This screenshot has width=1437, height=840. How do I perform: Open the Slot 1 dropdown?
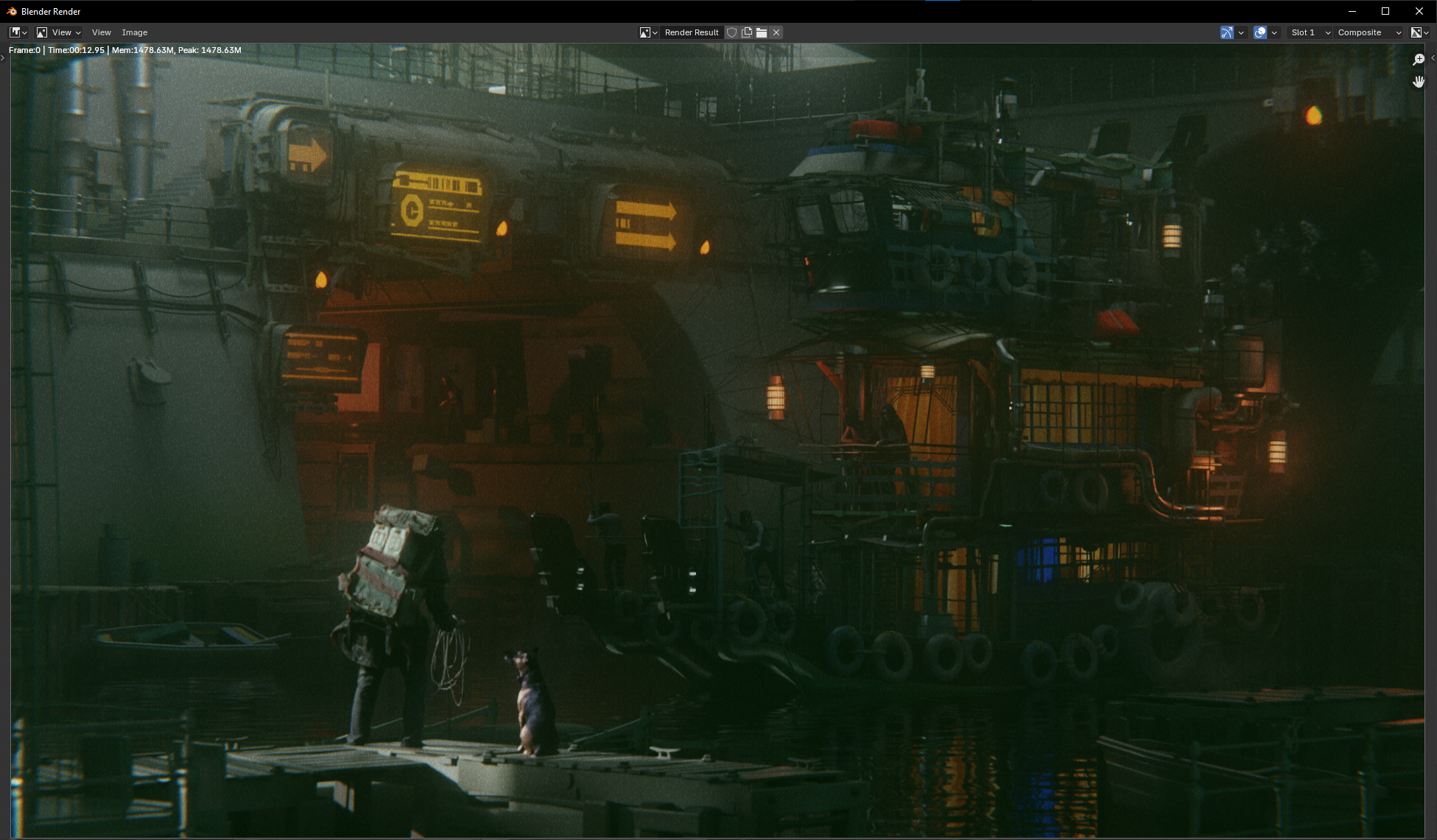1310,32
